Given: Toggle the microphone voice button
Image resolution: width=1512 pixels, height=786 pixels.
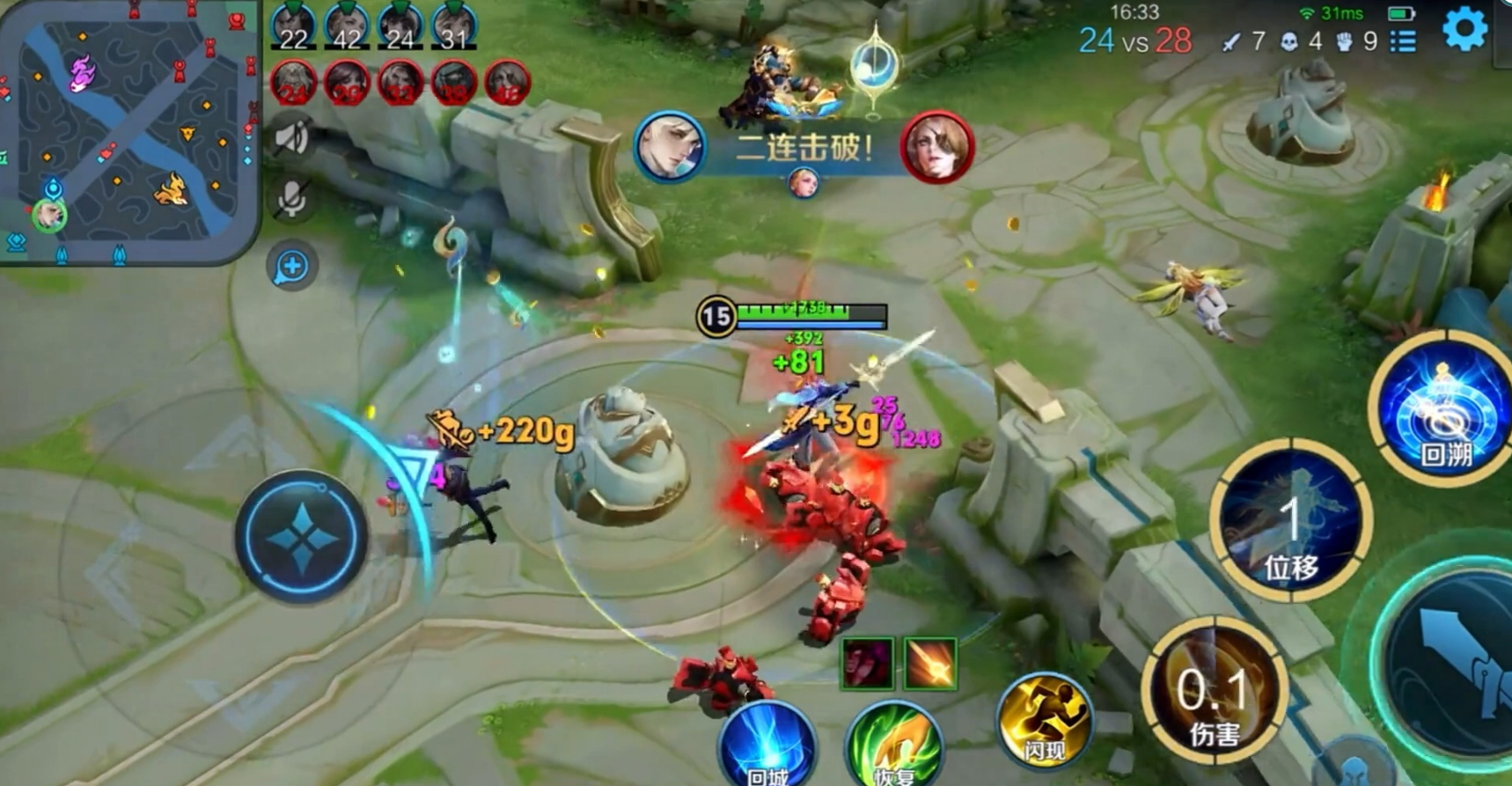Looking at the screenshot, I should (291, 200).
